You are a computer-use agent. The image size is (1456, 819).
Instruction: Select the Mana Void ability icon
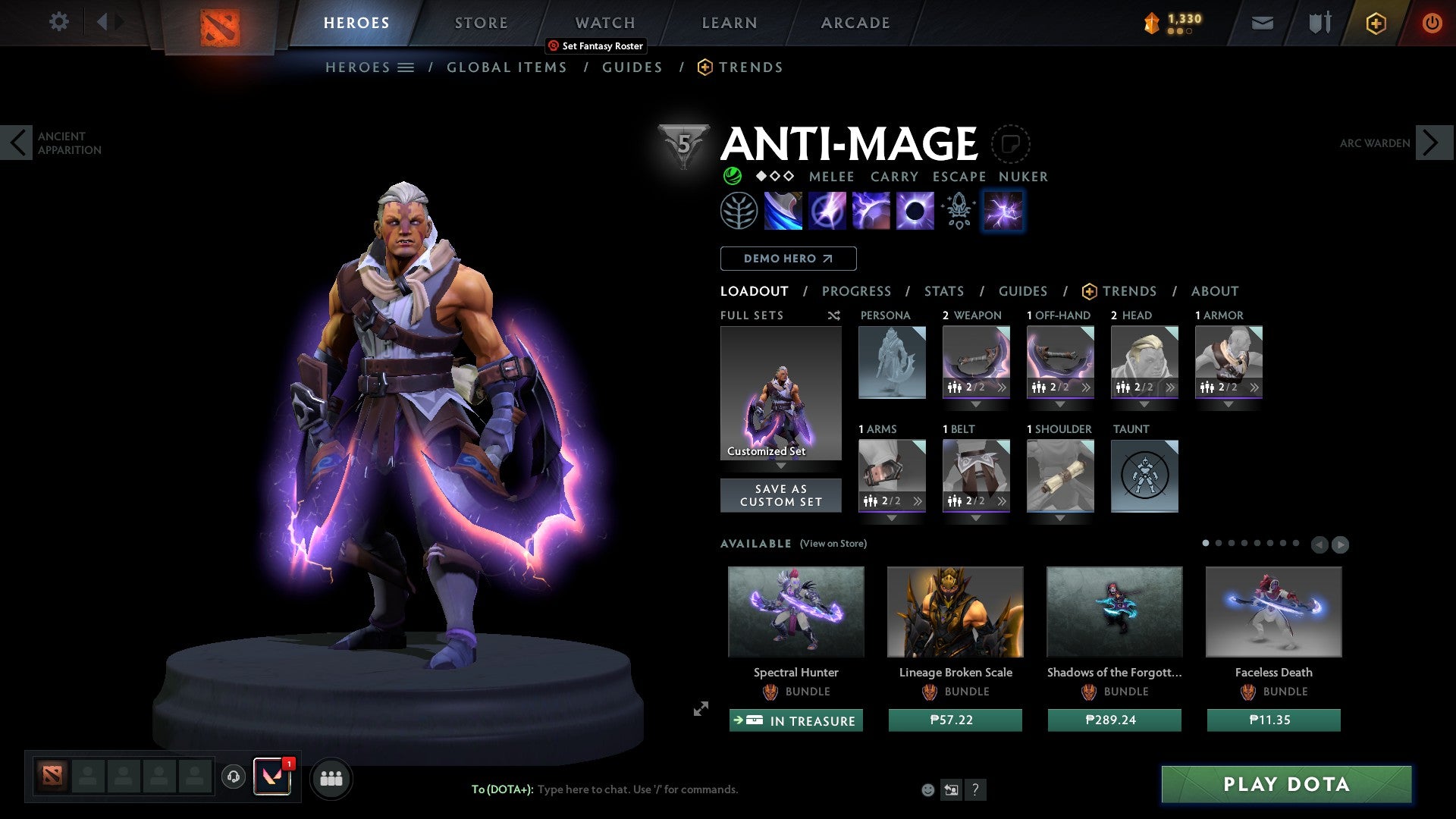pyautogui.click(x=914, y=211)
